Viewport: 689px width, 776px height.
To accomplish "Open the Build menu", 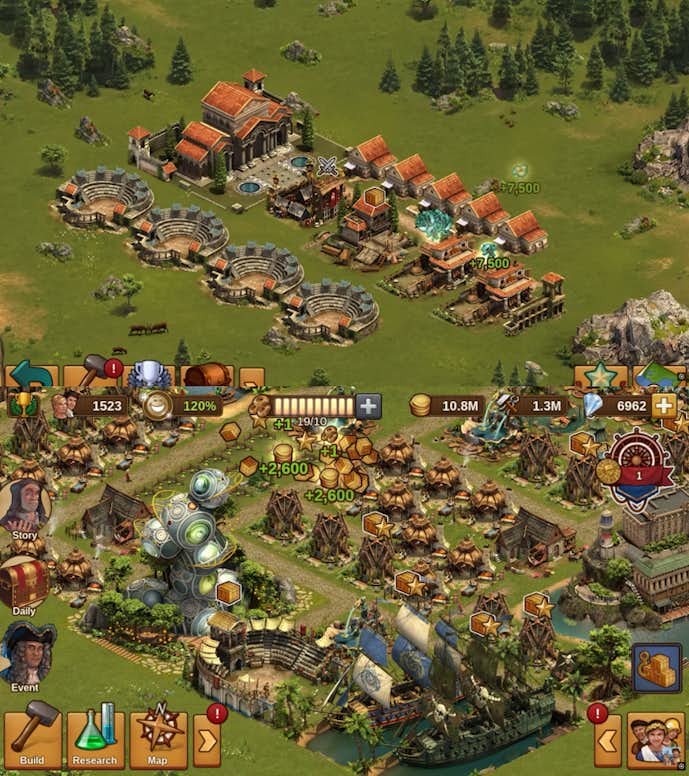I will point(32,739).
